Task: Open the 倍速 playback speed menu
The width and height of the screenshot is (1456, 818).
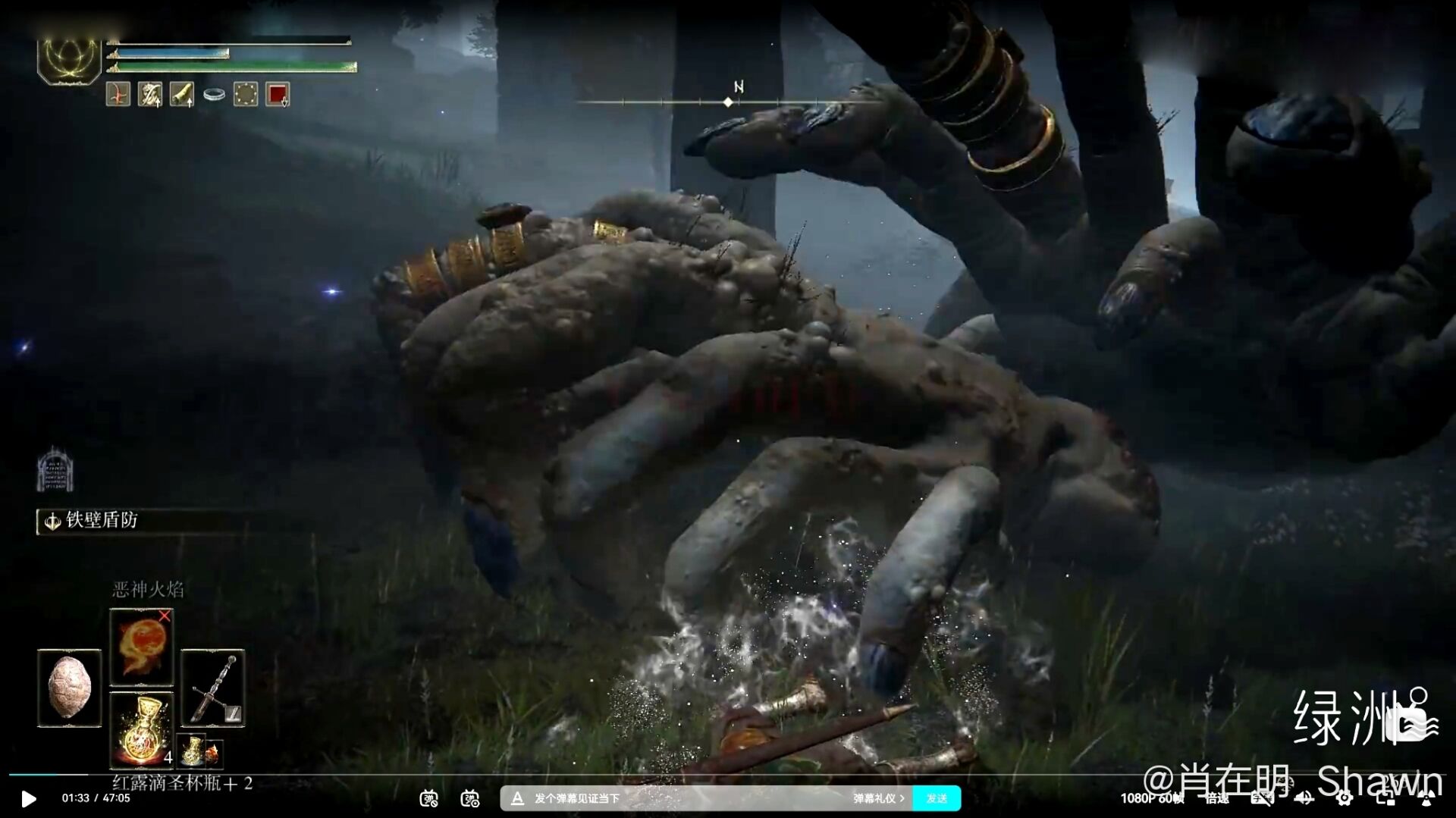Action: click(x=1216, y=798)
